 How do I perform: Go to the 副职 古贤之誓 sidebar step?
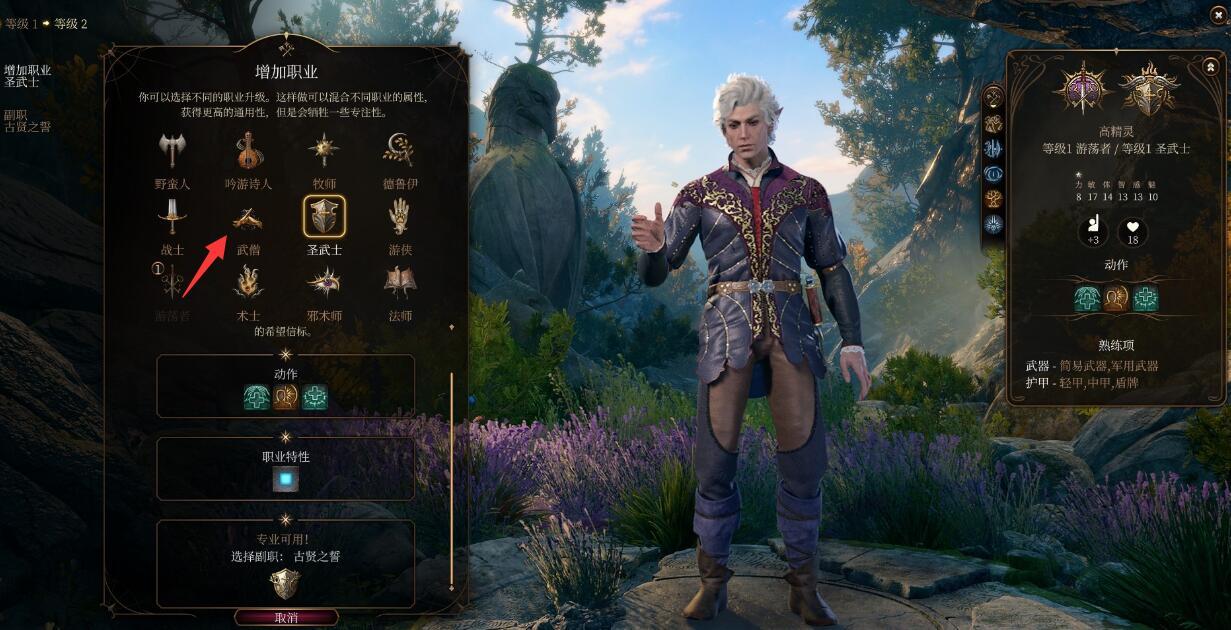pyautogui.click(x=27, y=121)
